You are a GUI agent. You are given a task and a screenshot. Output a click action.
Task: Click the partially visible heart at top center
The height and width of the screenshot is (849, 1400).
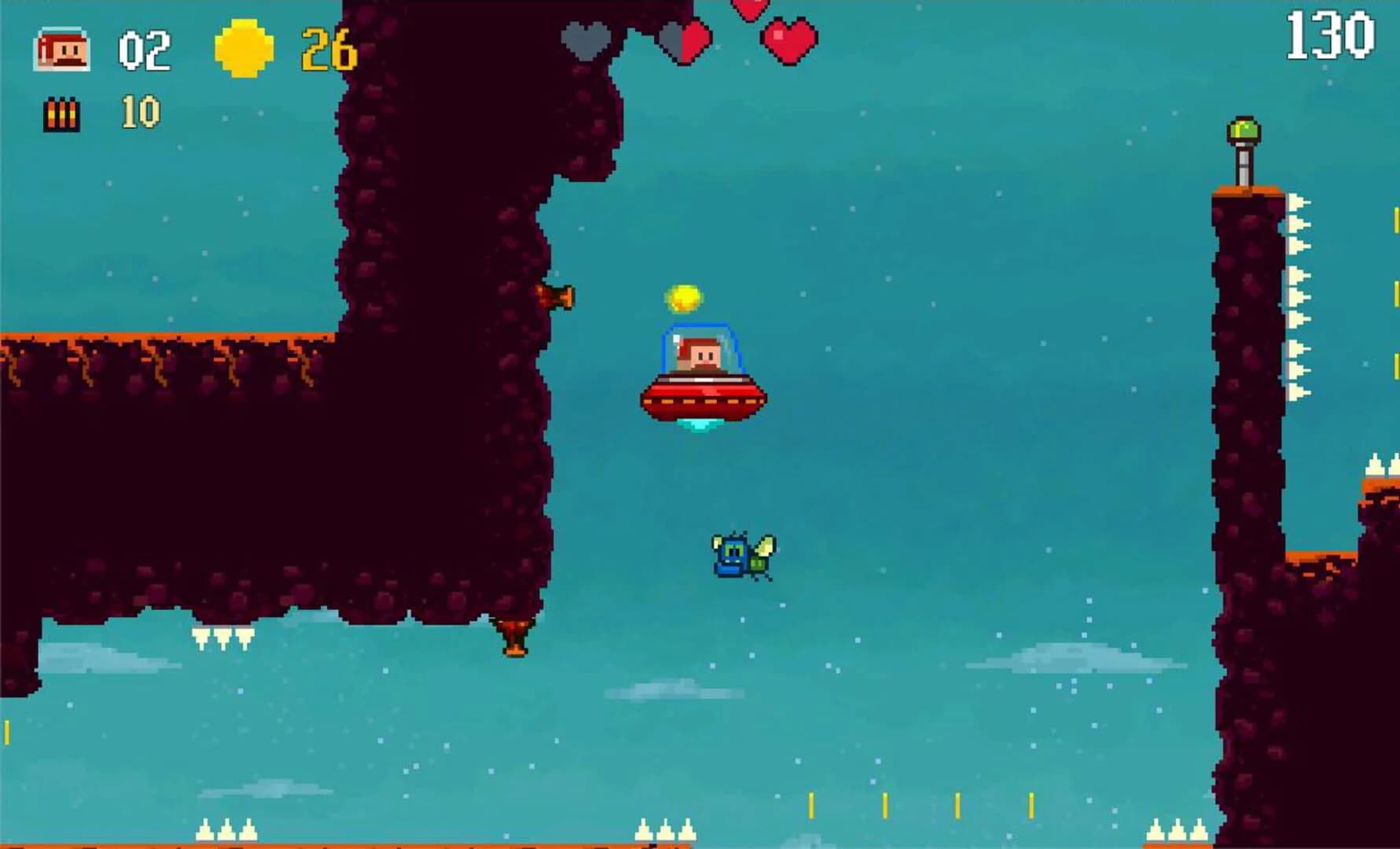pyautogui.click(x=749, y=11)
